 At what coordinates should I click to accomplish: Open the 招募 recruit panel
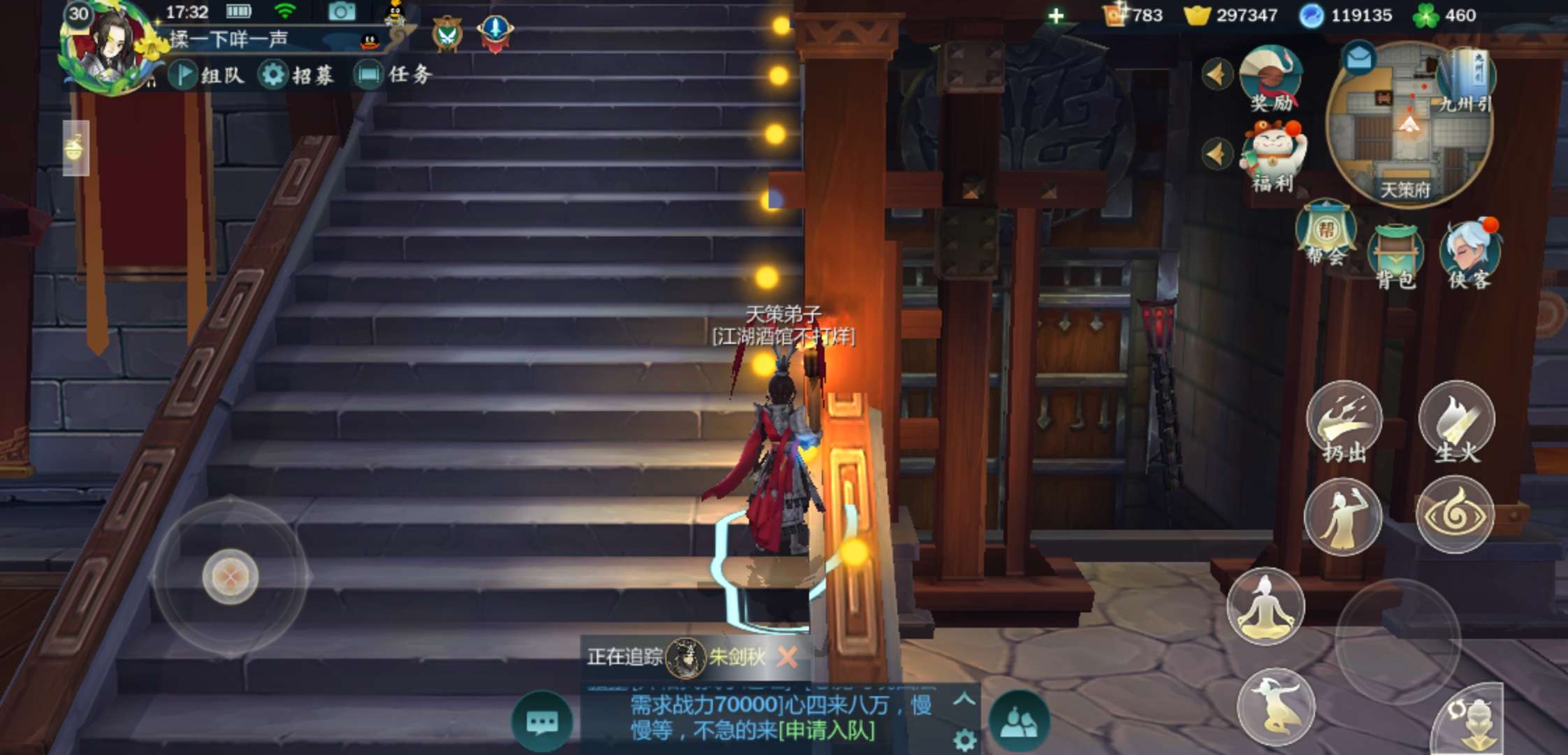pyautogui.click(x=296, y=75)
